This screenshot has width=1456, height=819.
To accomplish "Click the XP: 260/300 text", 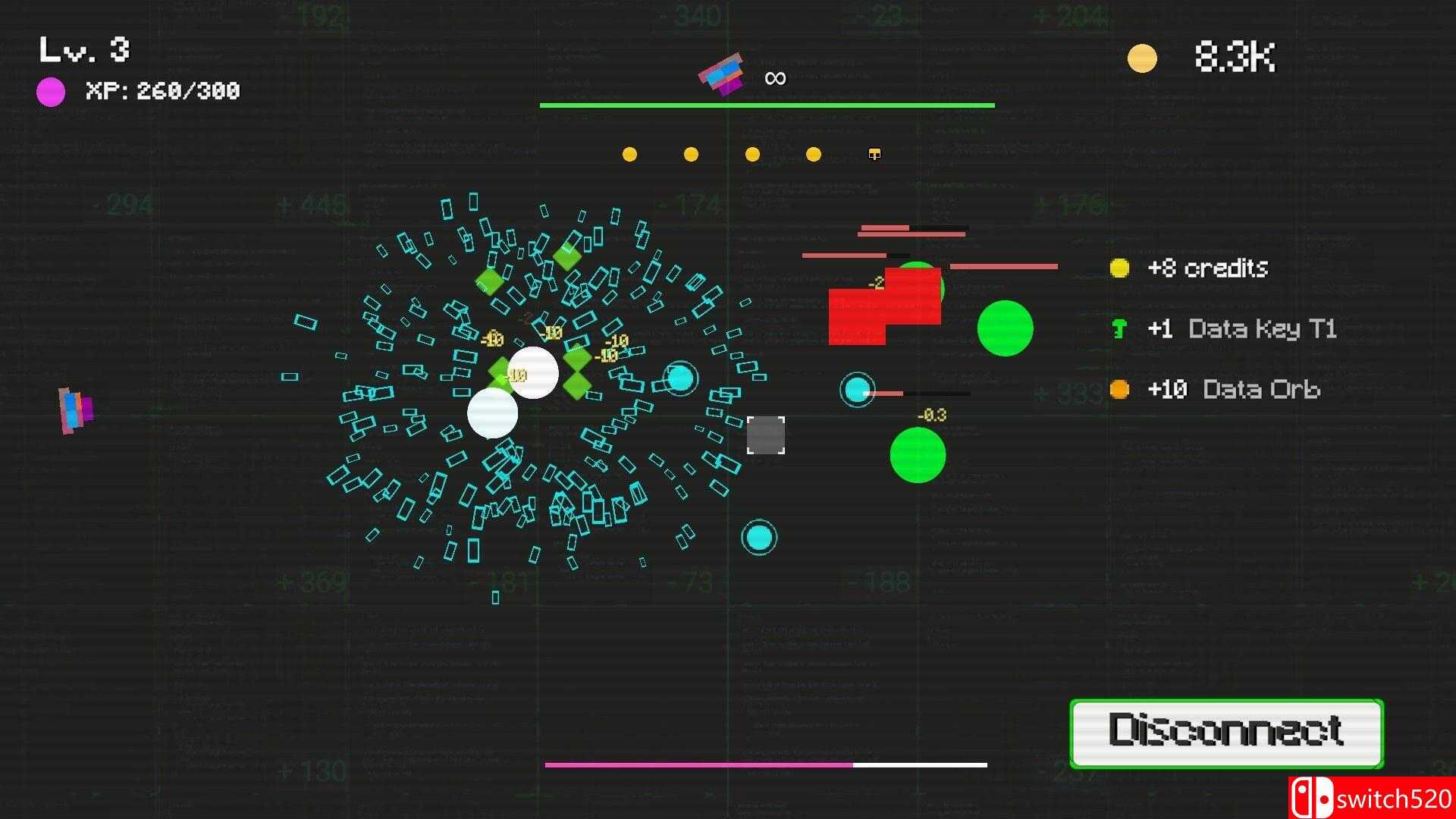I will [x=162, y=91].
